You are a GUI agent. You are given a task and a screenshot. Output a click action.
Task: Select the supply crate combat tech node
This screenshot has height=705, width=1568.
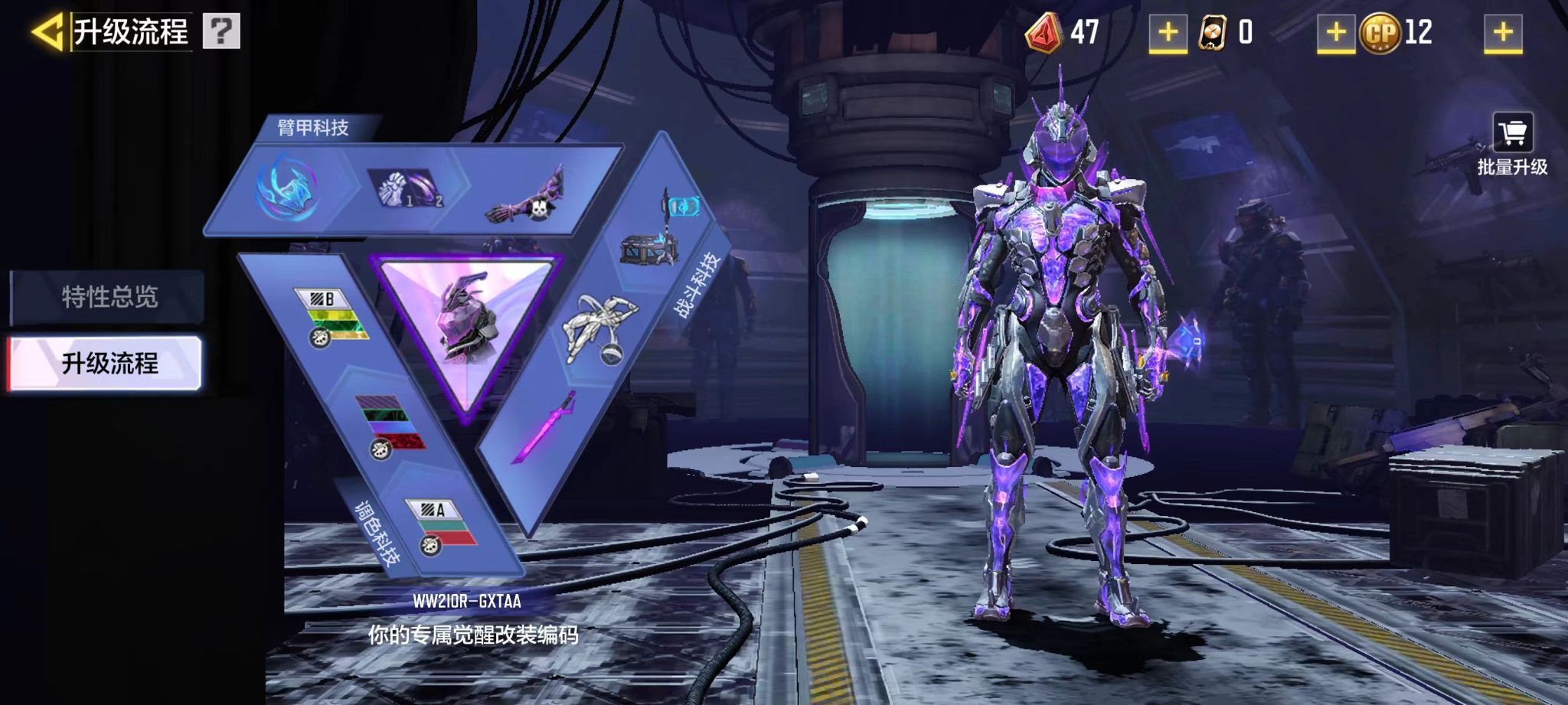point(650,246)
